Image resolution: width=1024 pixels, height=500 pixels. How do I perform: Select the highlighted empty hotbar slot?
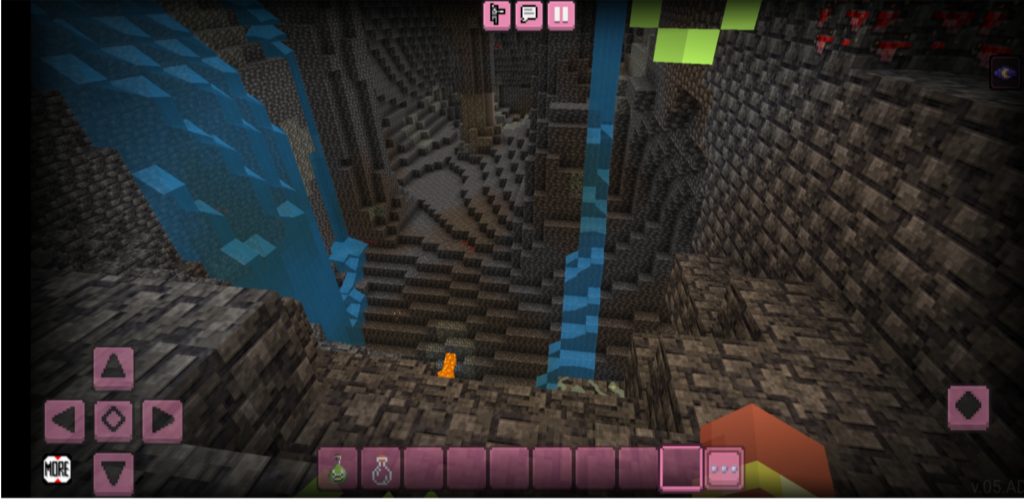coord(681,467)
